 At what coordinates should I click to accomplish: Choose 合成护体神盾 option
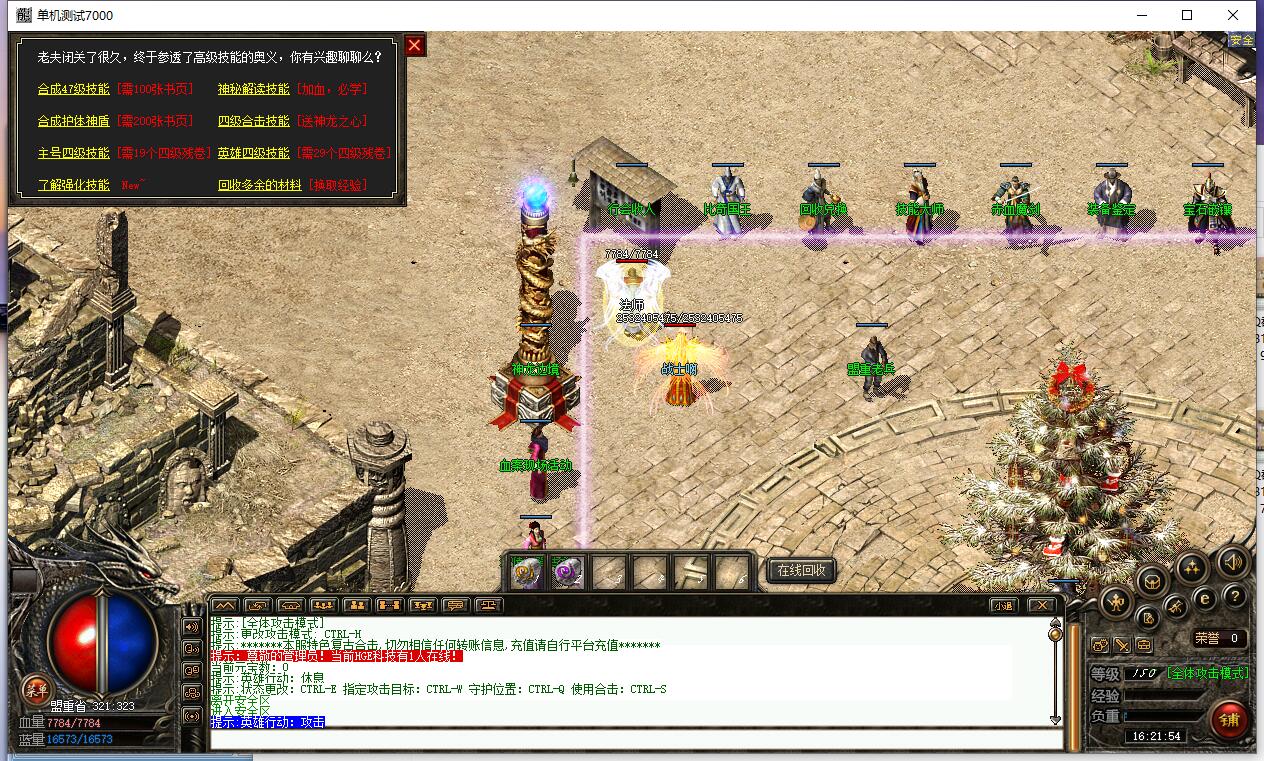[74, 121]
